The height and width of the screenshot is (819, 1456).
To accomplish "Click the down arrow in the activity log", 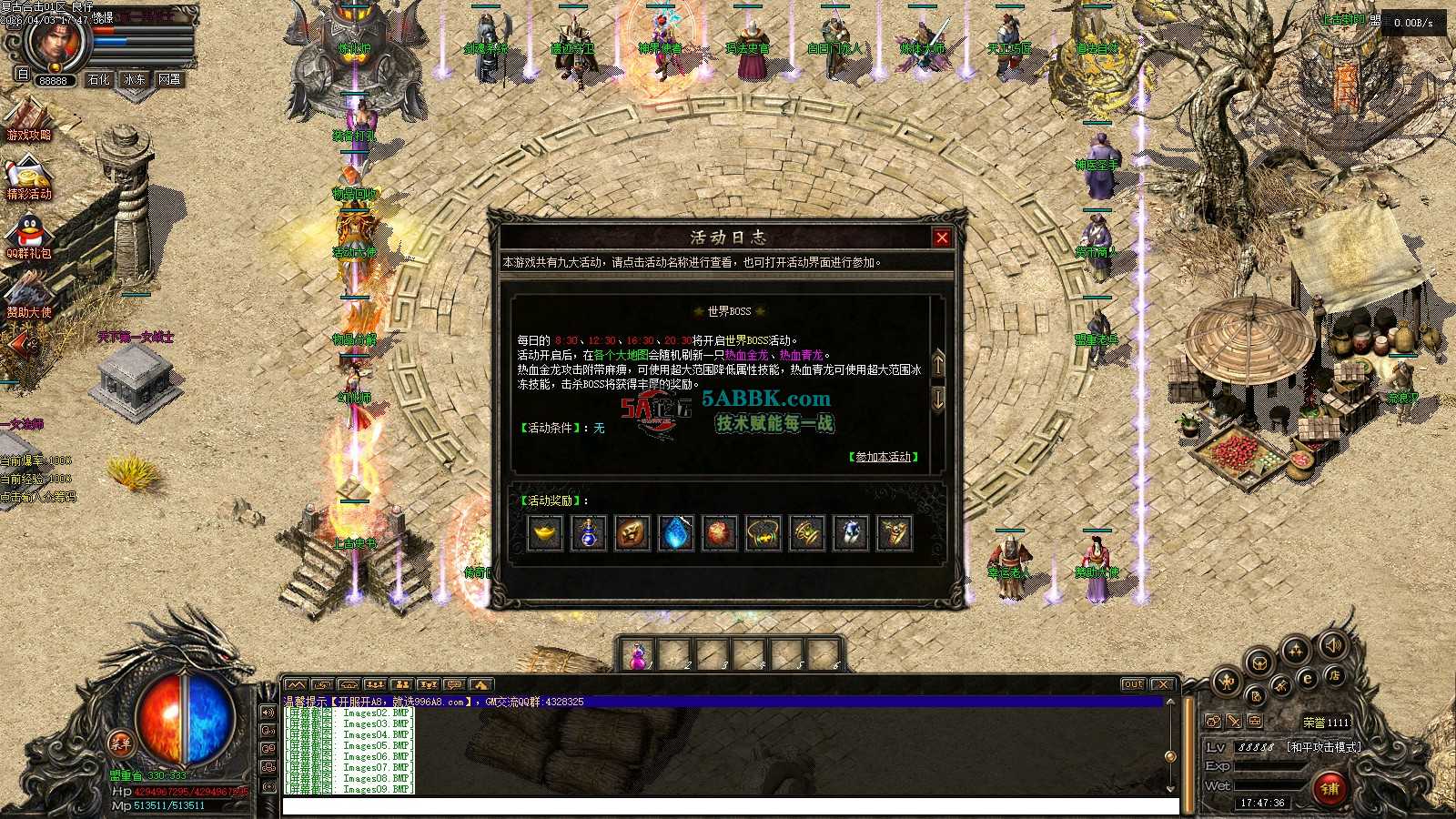I will click(938, 398).
